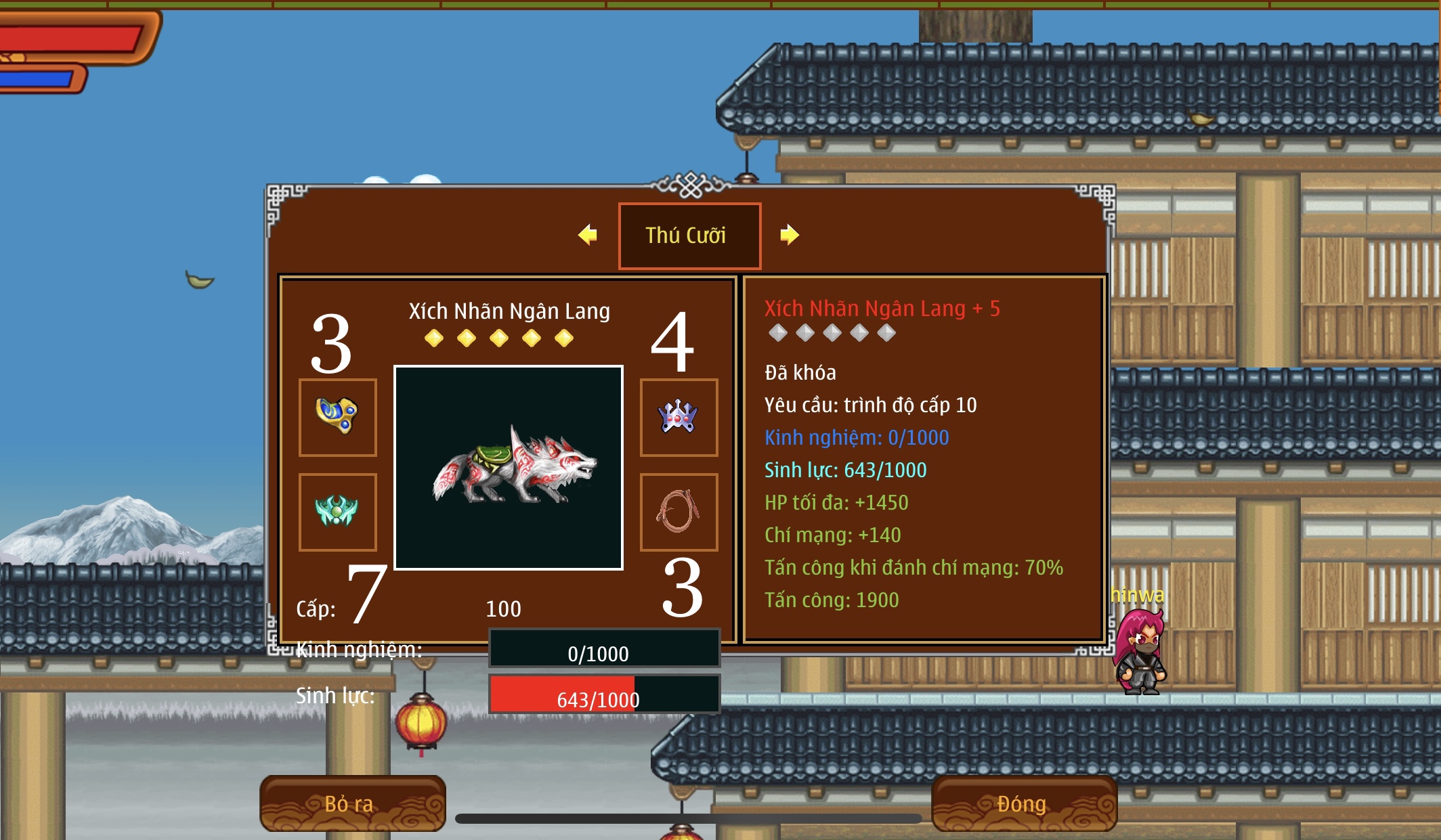This screenshot has height=840, width=1441.
Task: Click the right yellow arrow beside Thú Cưỡi
Action: [789, 235]
